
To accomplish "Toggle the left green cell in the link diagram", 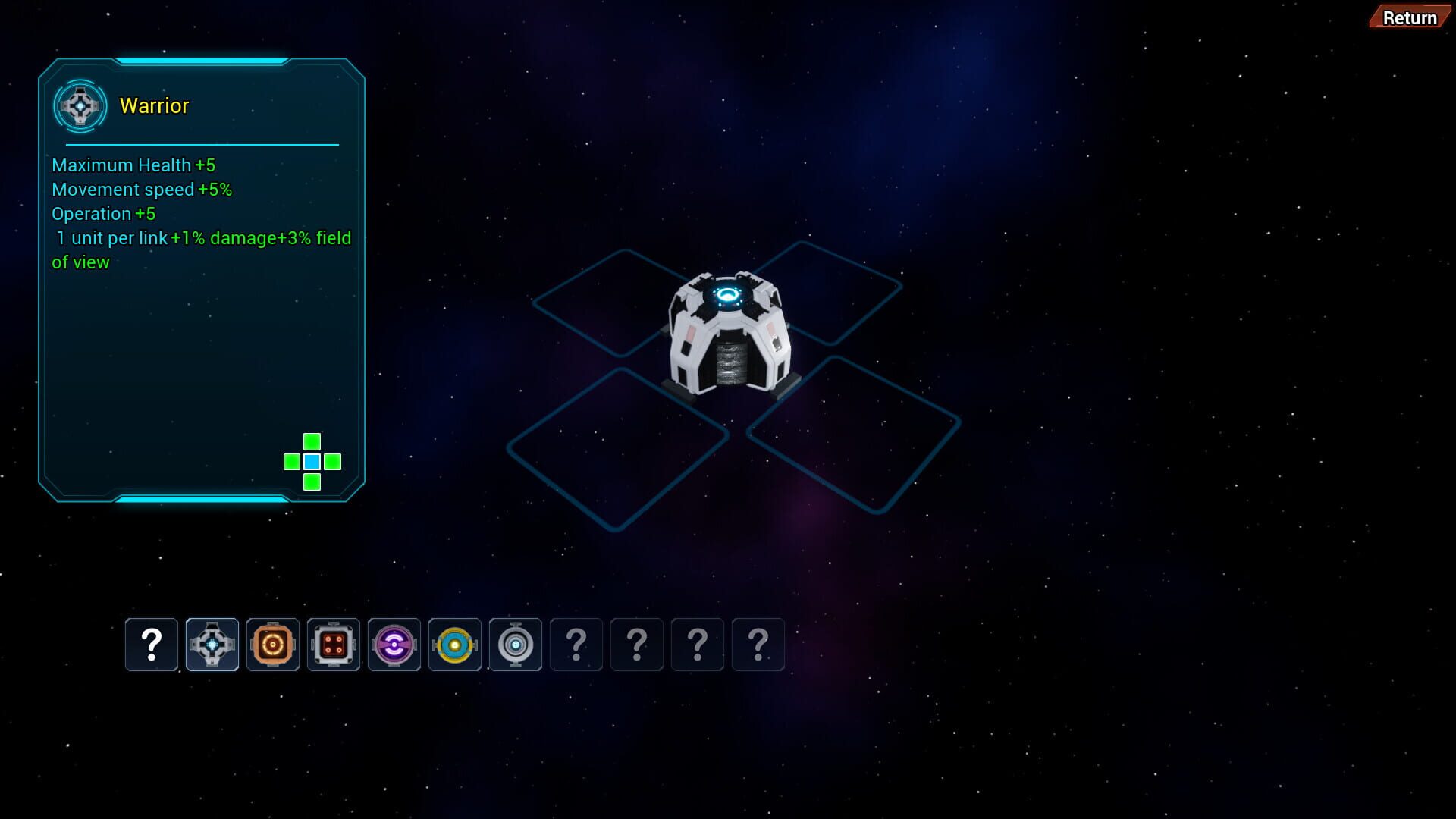I will 290,461.
